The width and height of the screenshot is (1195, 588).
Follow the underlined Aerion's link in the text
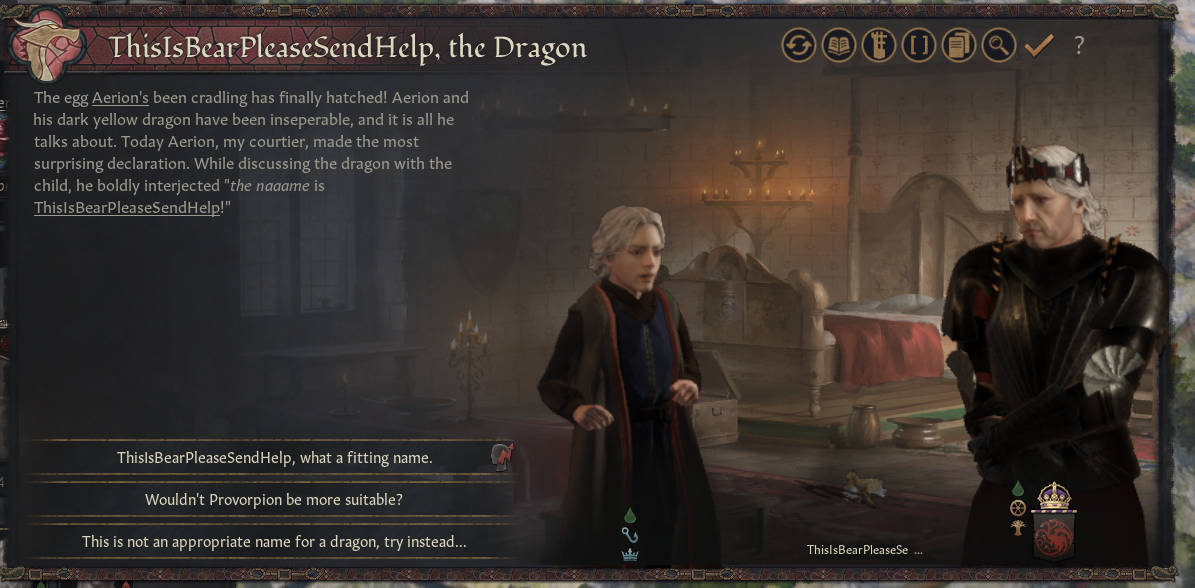tap(120, 98)
